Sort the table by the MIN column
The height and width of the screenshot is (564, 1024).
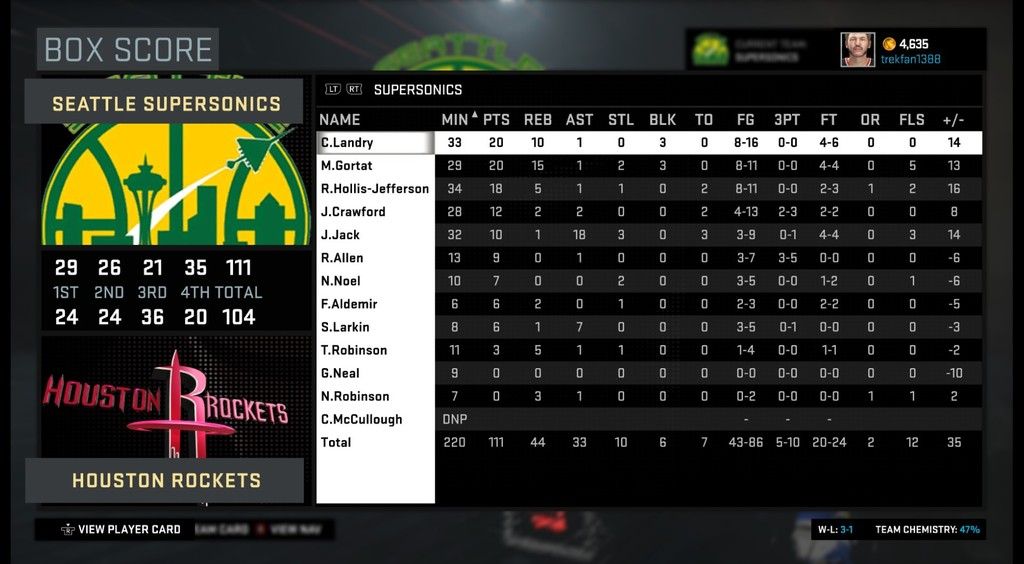coord(454,120)
